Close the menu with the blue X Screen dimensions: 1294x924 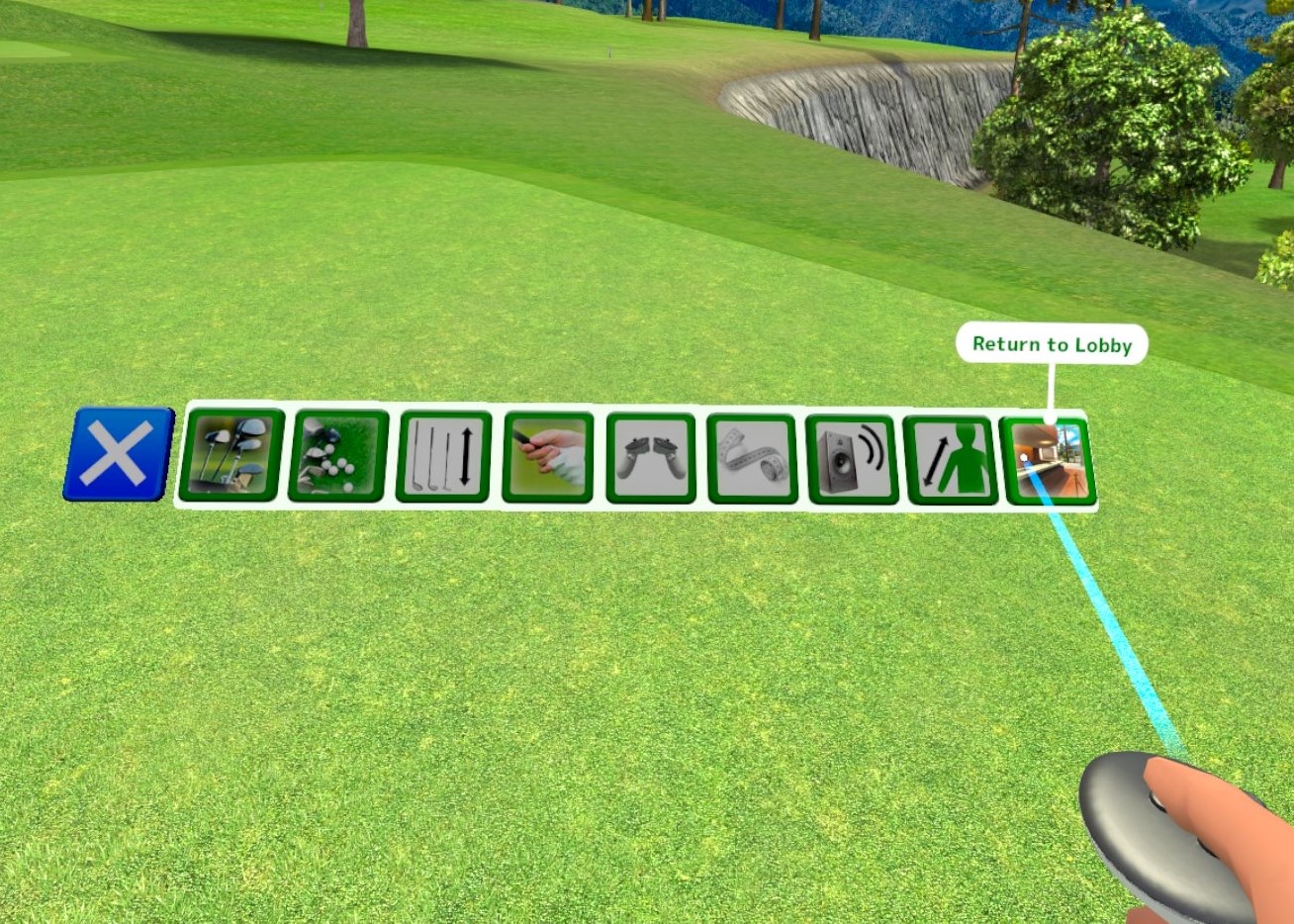[x=118, y=454]
